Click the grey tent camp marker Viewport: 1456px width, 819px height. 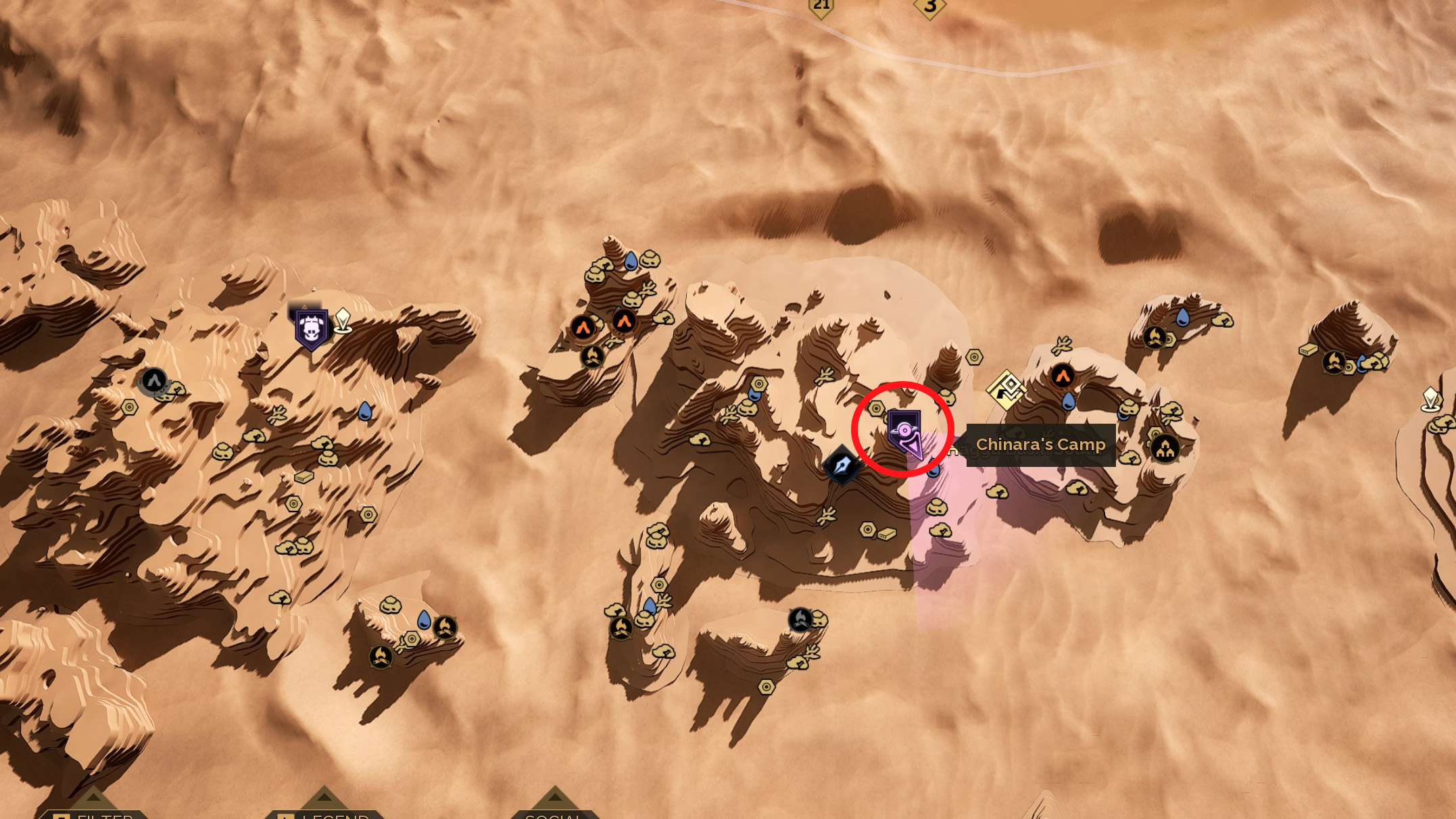pyautogui.click(x=153, y=380)
